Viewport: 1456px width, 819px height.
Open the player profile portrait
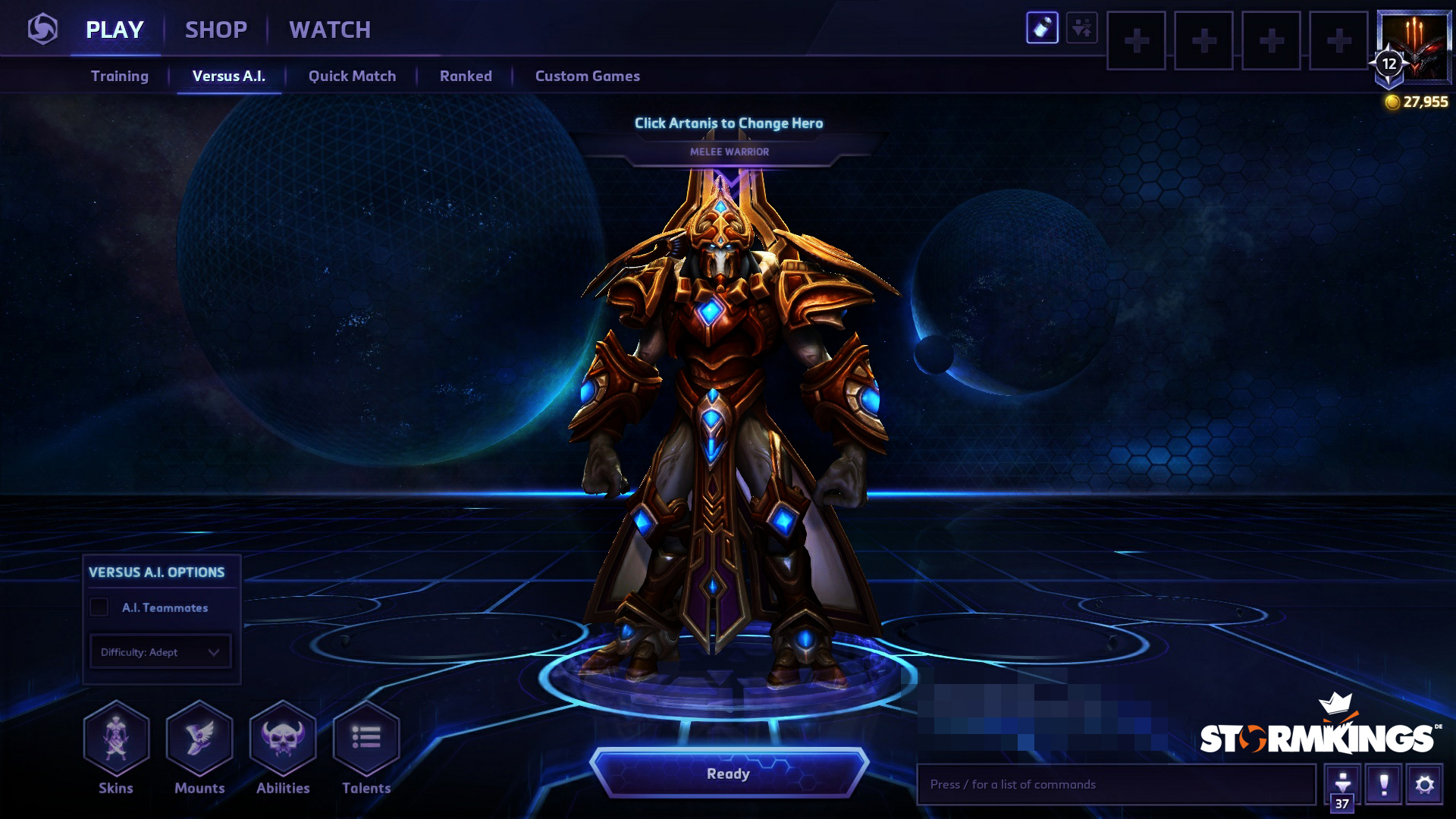1414,45
